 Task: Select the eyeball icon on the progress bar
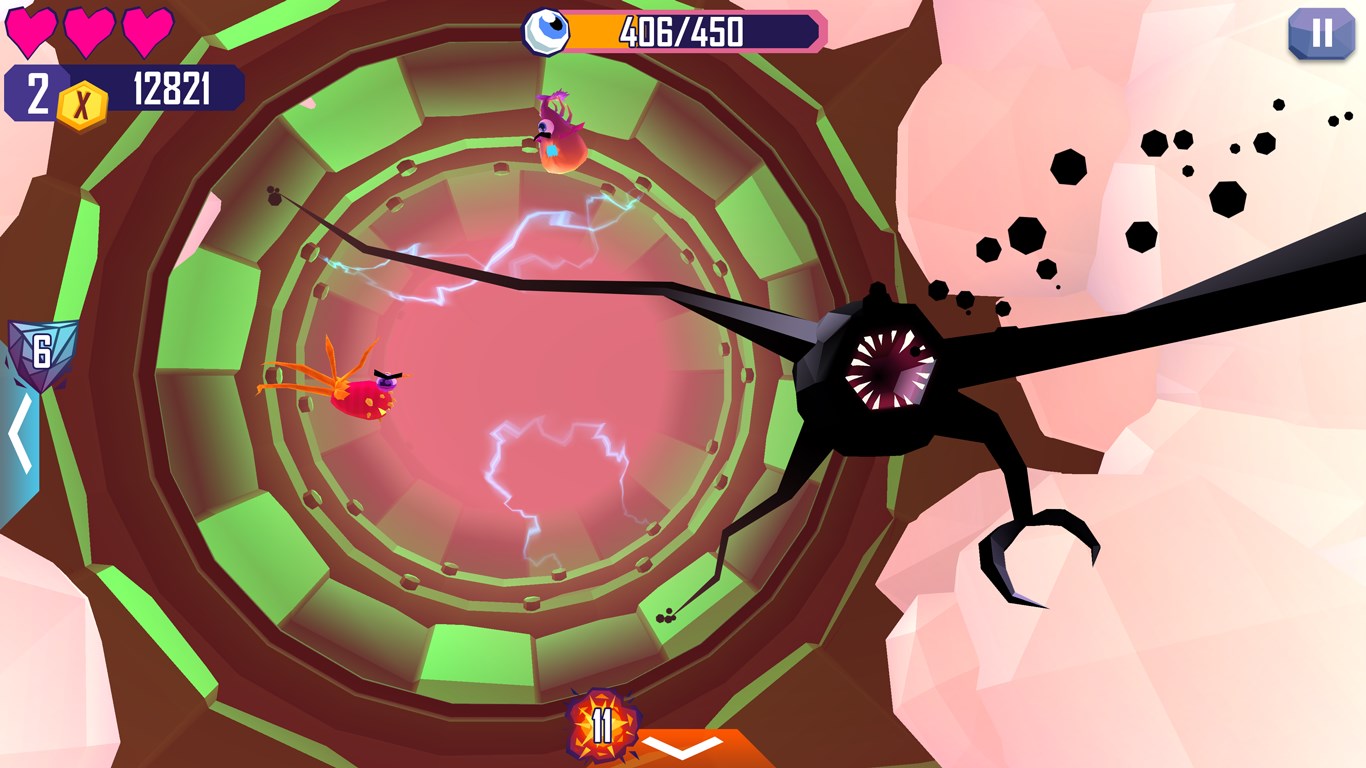(x=545, y=31)
